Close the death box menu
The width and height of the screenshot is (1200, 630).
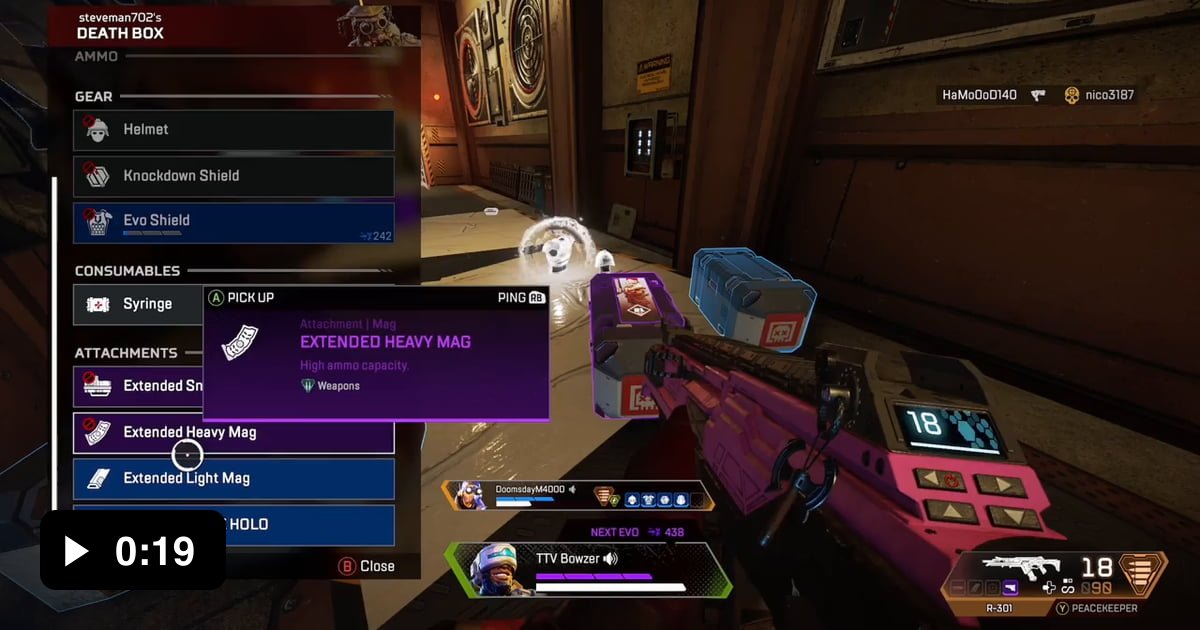tap(367, 566)
